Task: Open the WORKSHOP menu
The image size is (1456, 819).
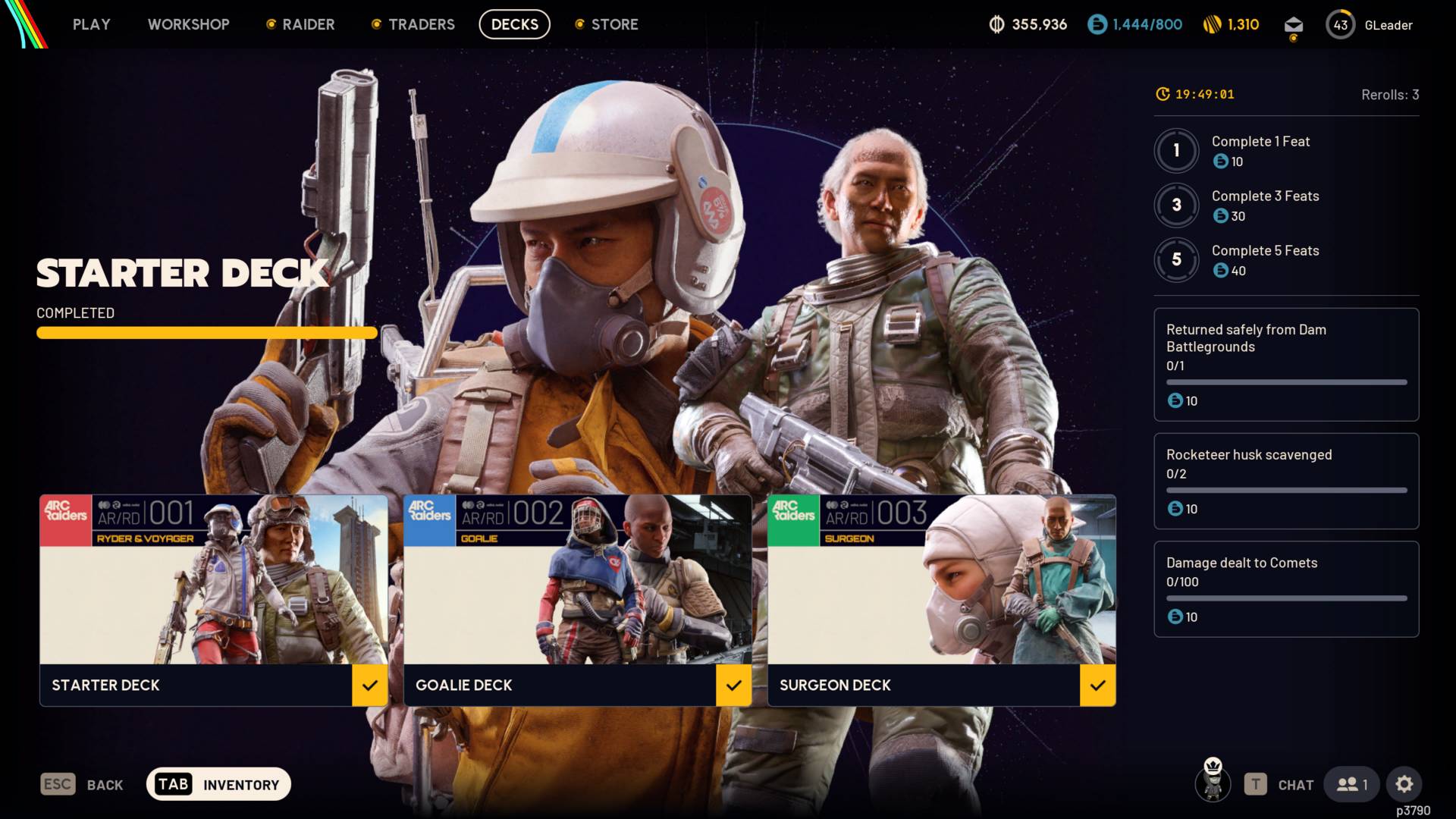Action: tap(189, 24)
